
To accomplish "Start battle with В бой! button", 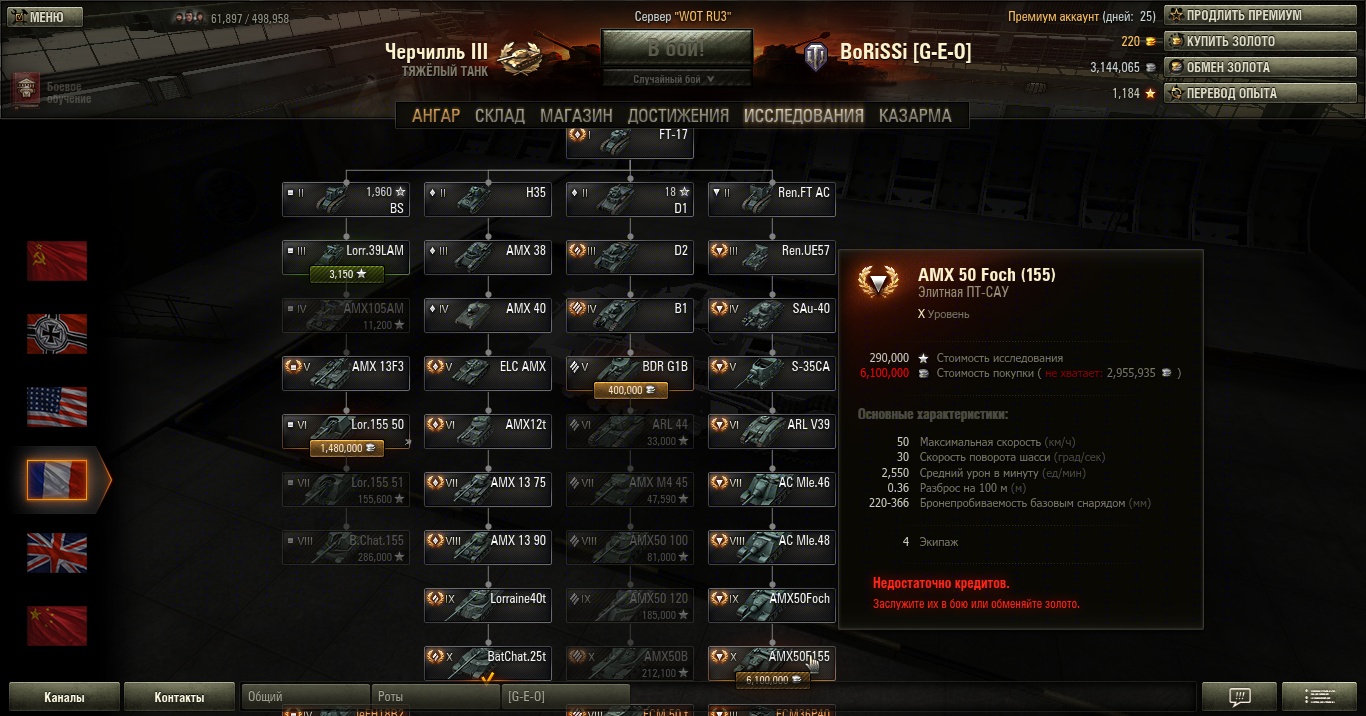I will pyautogui.click(x=676, y=49).
